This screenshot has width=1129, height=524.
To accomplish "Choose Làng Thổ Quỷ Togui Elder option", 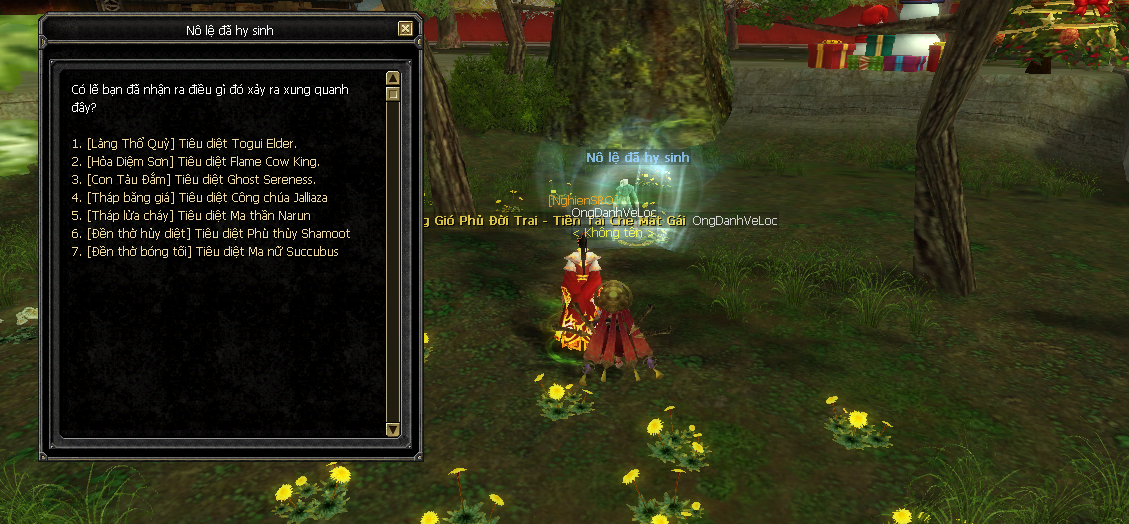I will 184,143.
